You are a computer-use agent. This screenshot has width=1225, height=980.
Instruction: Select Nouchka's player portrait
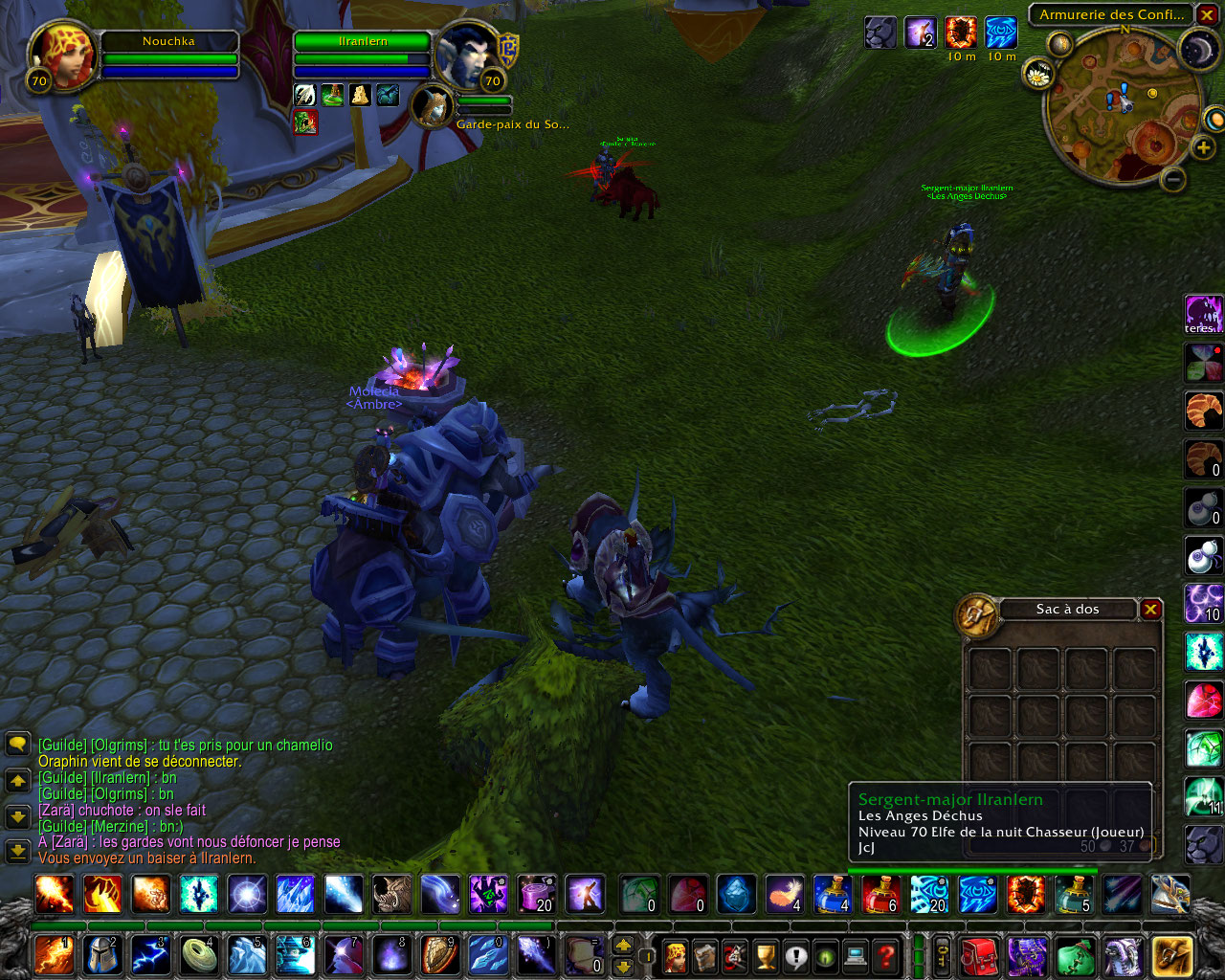(x=63, y=56)
